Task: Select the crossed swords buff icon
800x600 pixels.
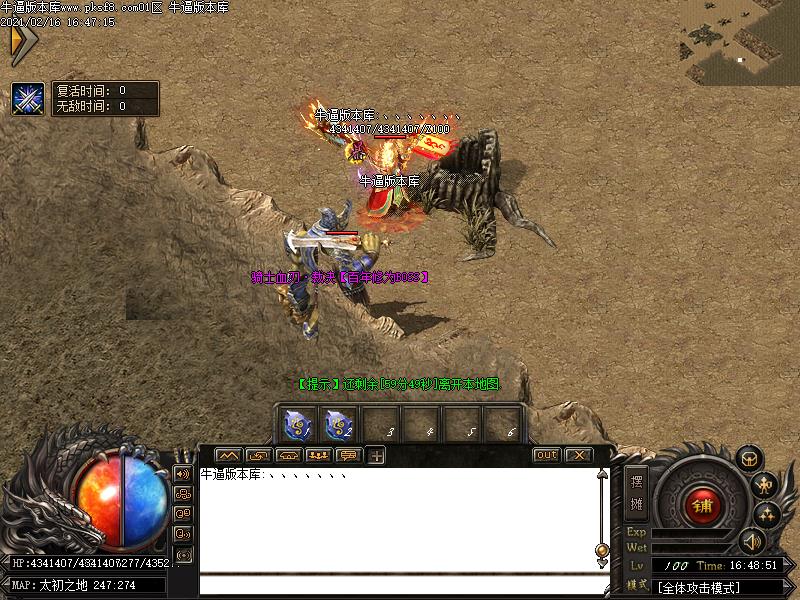Action: pyautogui.click(x=27, y=99)
